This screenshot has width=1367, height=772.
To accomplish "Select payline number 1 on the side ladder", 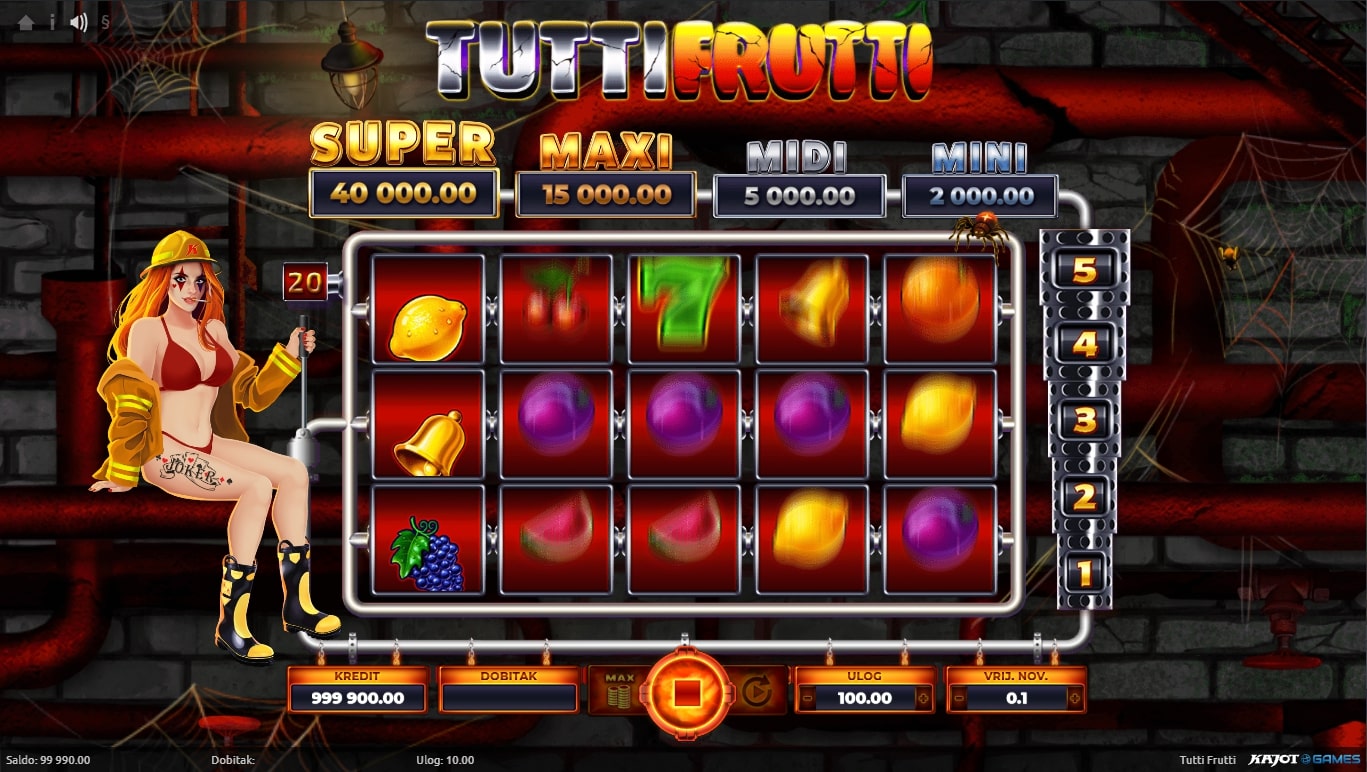I will (1085, 572).
